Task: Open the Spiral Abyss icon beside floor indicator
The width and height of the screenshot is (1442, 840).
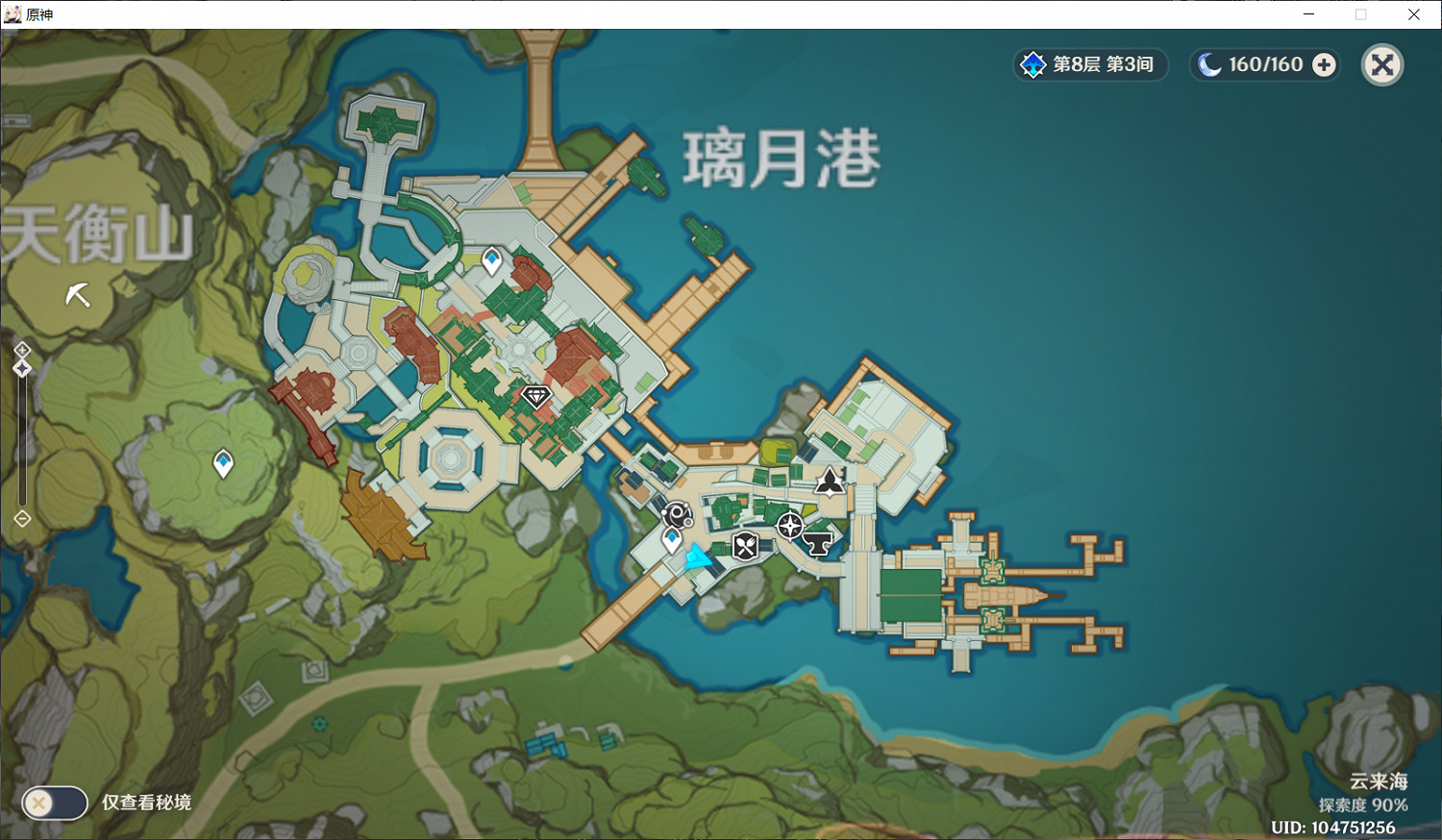Action: 1032,64
